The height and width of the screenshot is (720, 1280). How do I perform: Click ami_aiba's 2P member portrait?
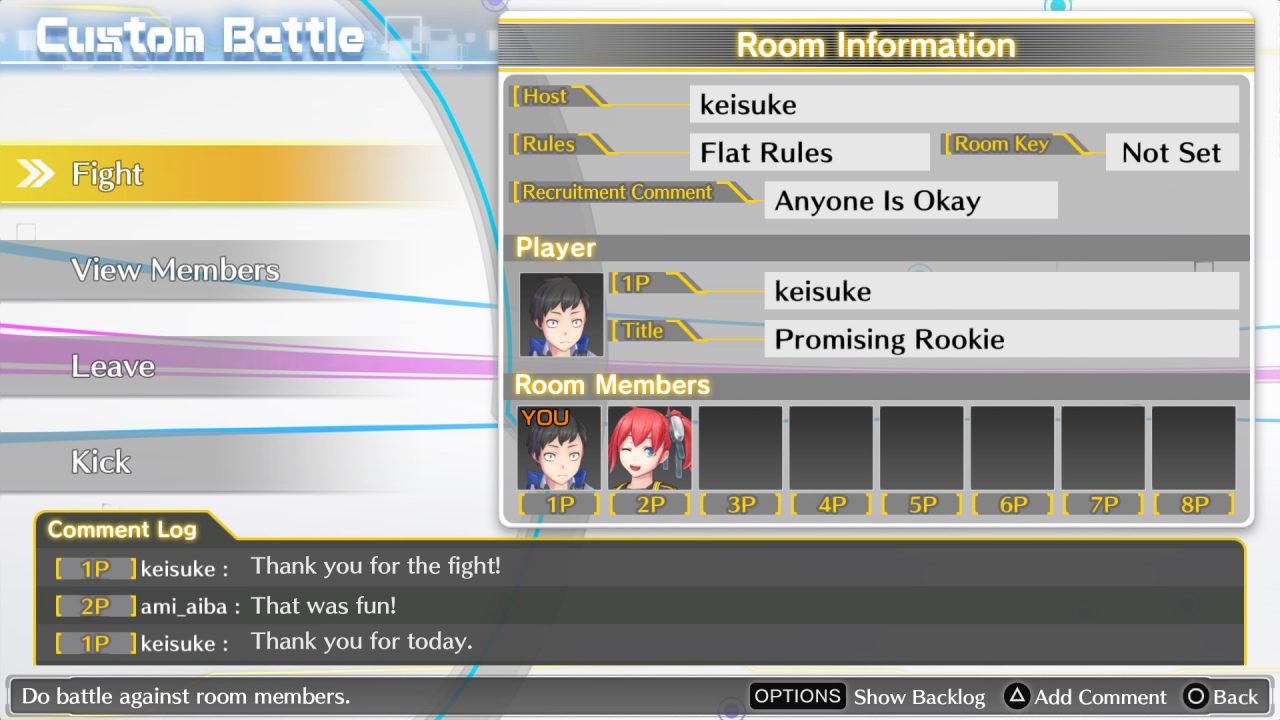[x=650, y=447]
